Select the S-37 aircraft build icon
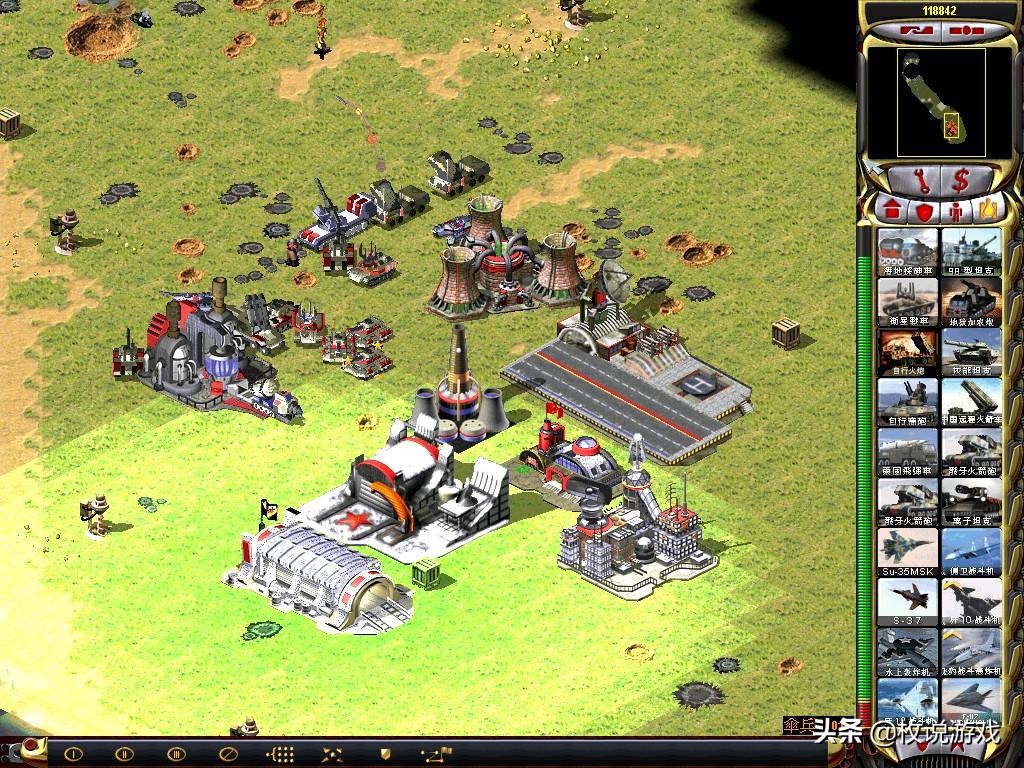 tap(908, 601)
